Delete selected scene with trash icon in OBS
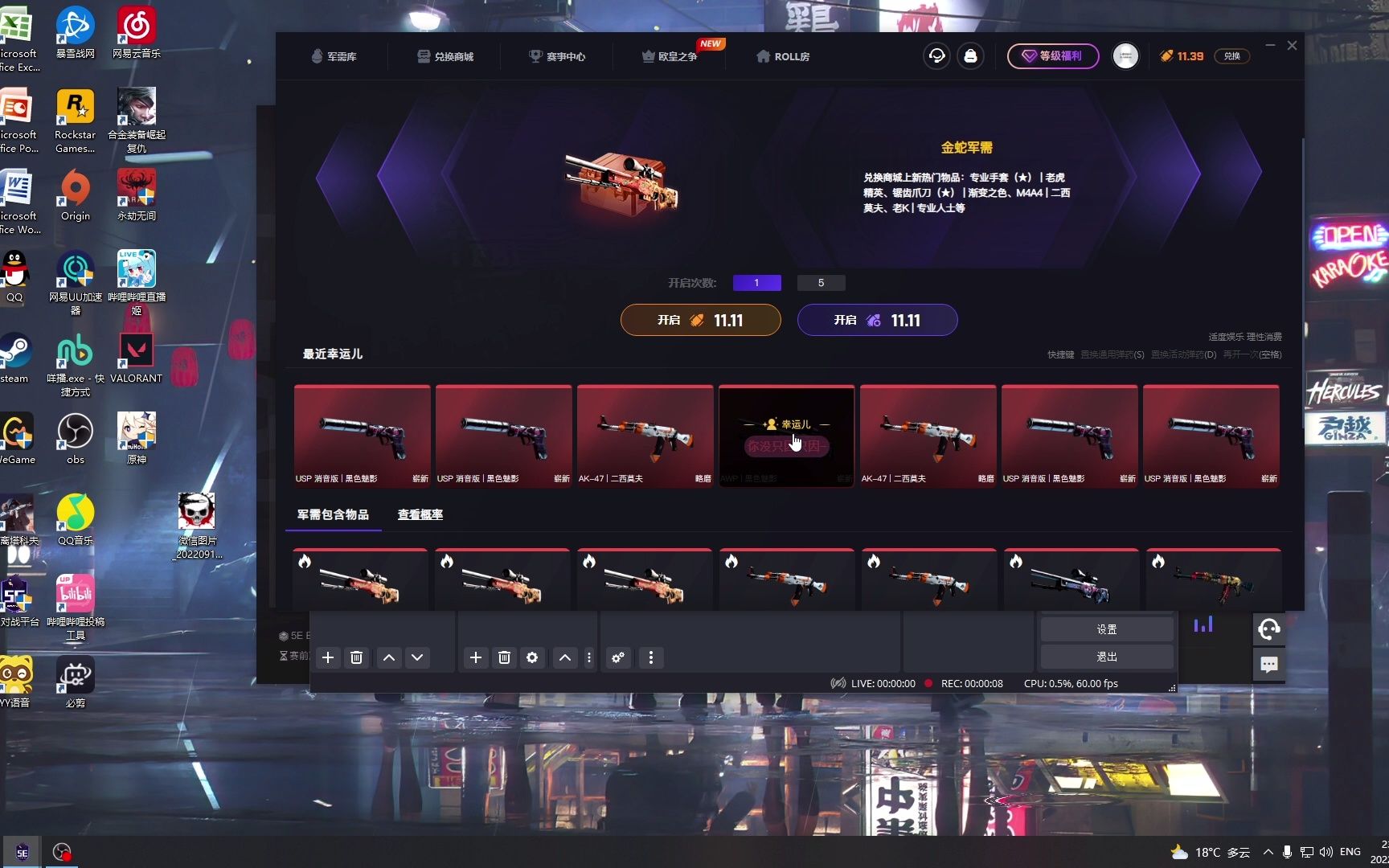1389x868 pixels. tap(357, 657)
